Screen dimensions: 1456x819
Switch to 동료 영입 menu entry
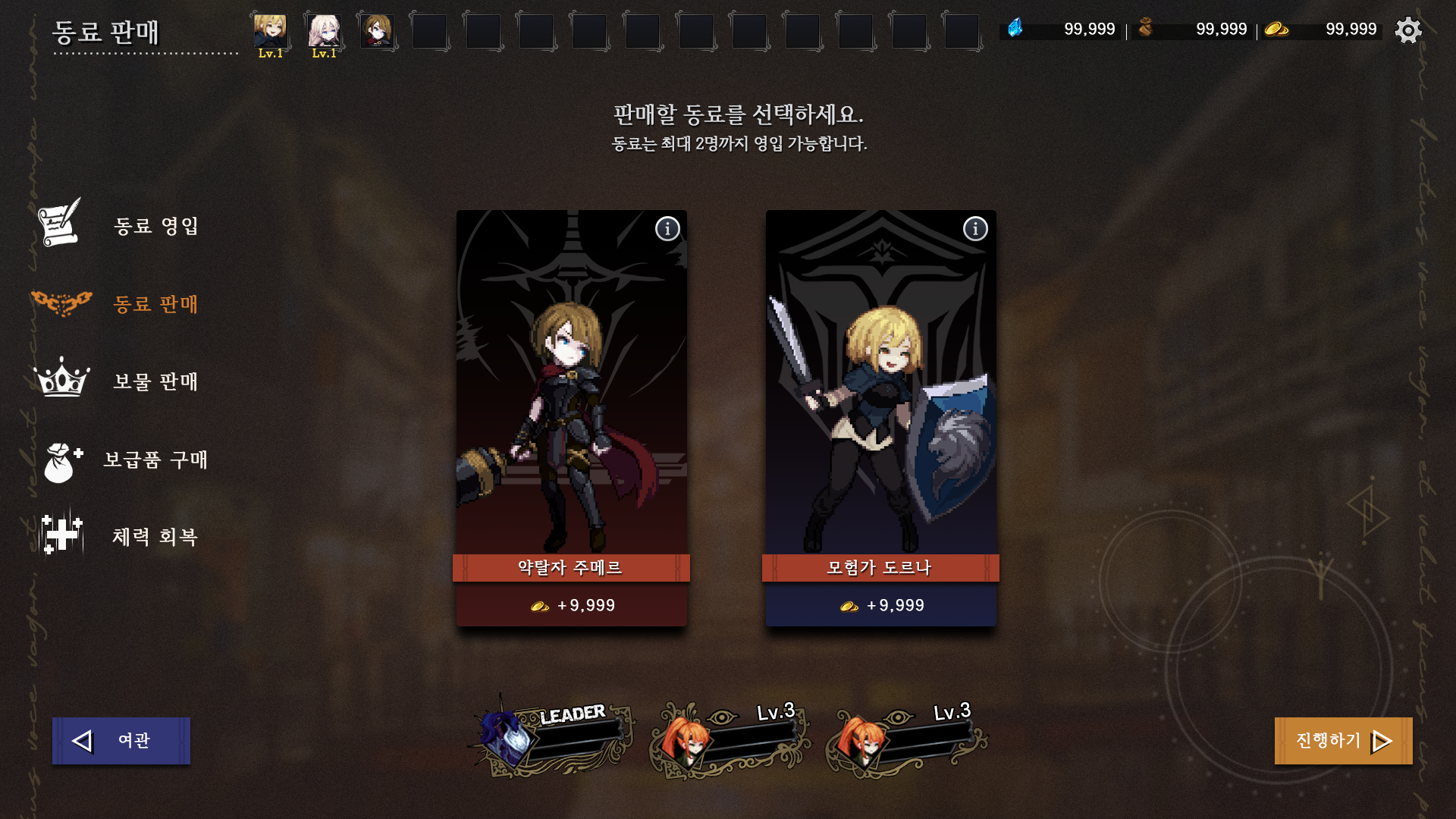pyautogui.click(x=155, y=225)
